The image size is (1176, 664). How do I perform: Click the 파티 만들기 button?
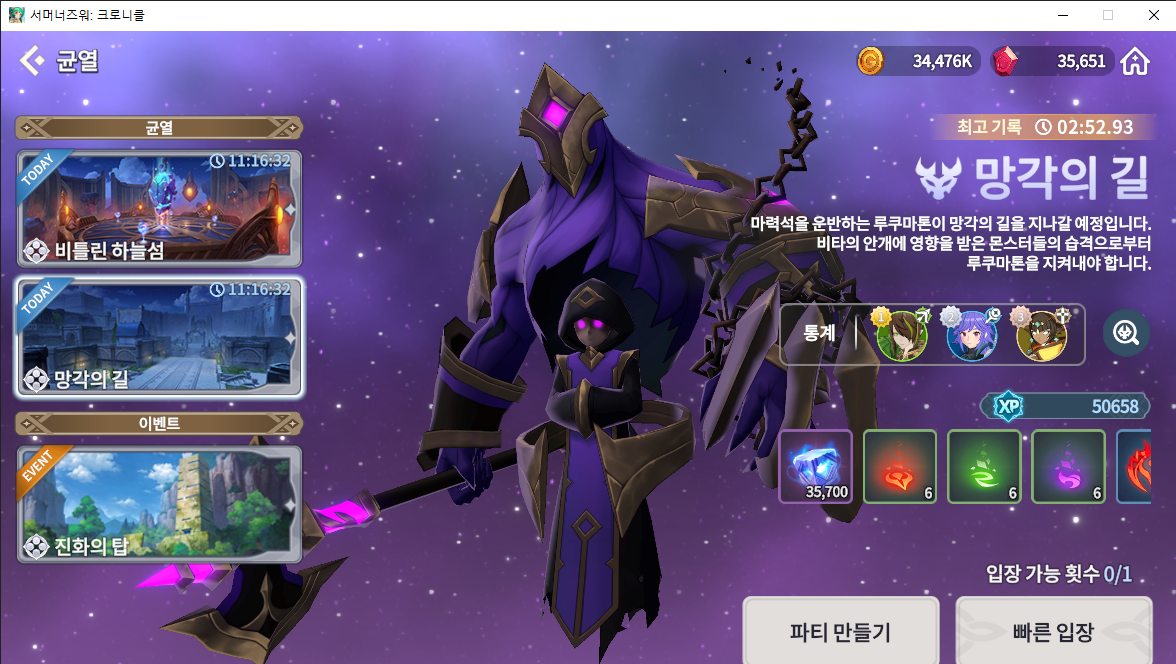(840, 631)
